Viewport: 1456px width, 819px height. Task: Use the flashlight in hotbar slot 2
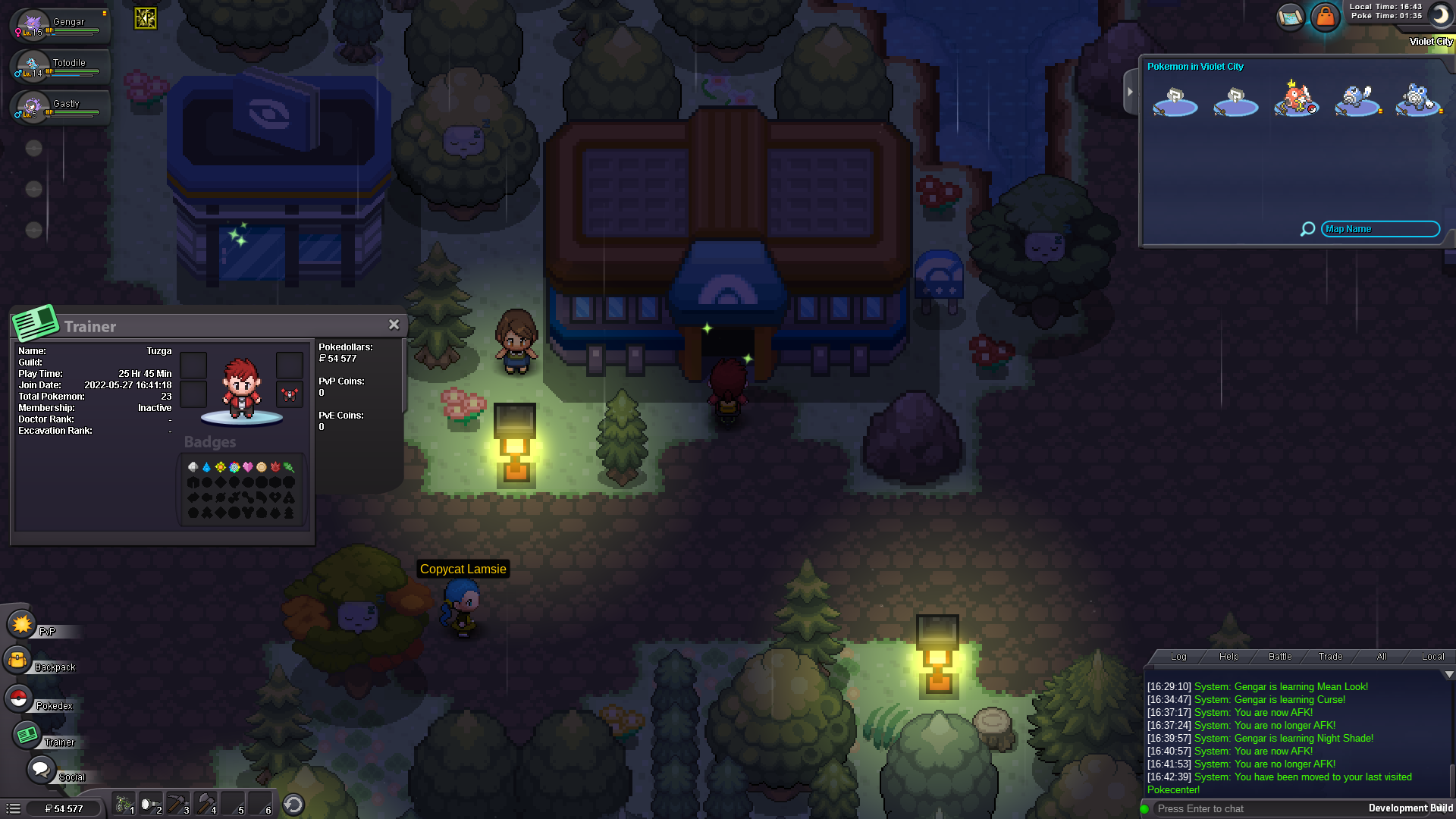[x=151, y=804]
